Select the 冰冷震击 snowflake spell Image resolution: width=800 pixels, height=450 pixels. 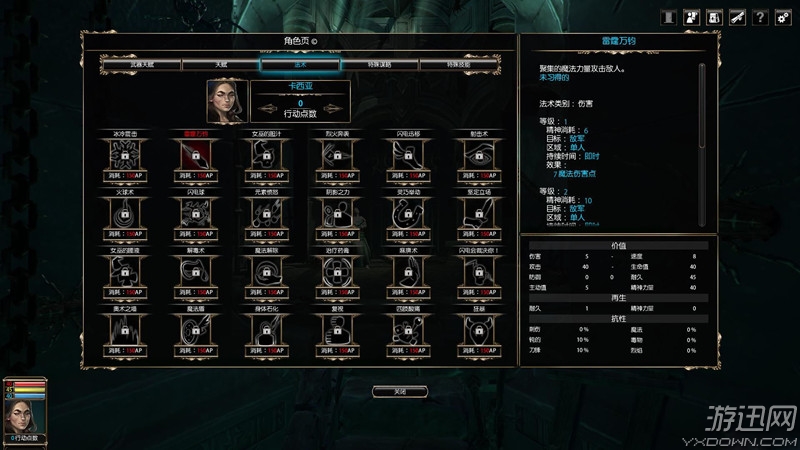(124, 156)
